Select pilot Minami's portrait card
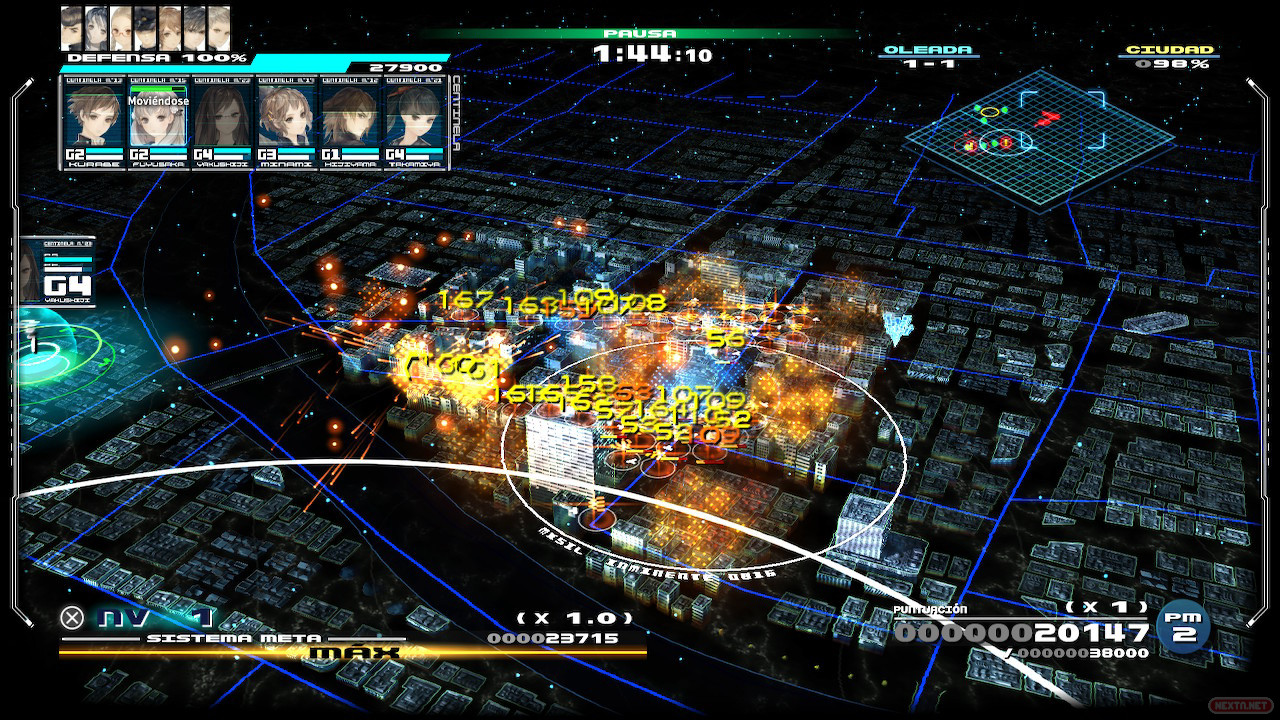This screenshot has width=1280, height=720. coord(286,123)
